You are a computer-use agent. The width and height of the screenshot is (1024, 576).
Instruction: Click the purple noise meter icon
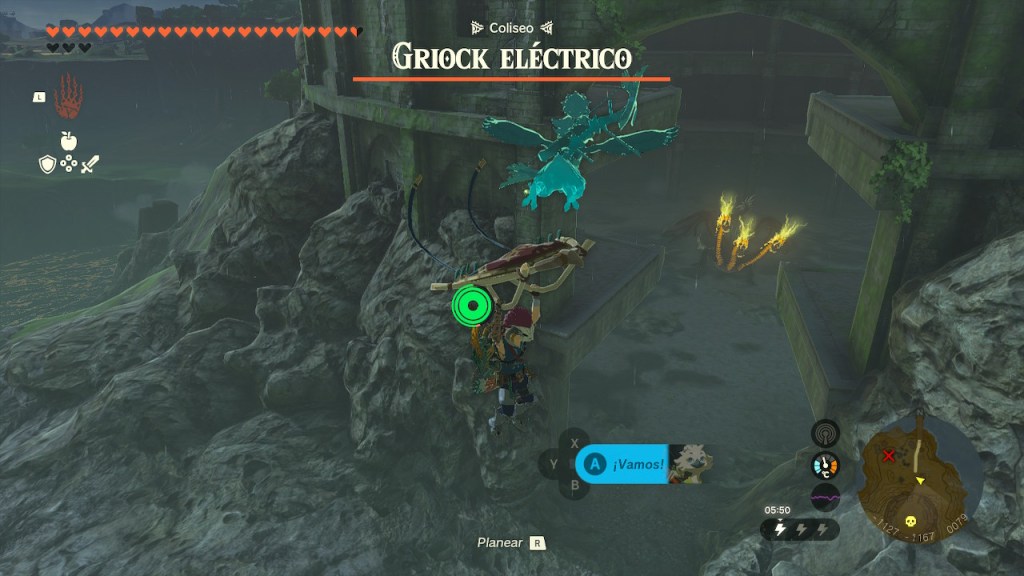coord(825,497)
